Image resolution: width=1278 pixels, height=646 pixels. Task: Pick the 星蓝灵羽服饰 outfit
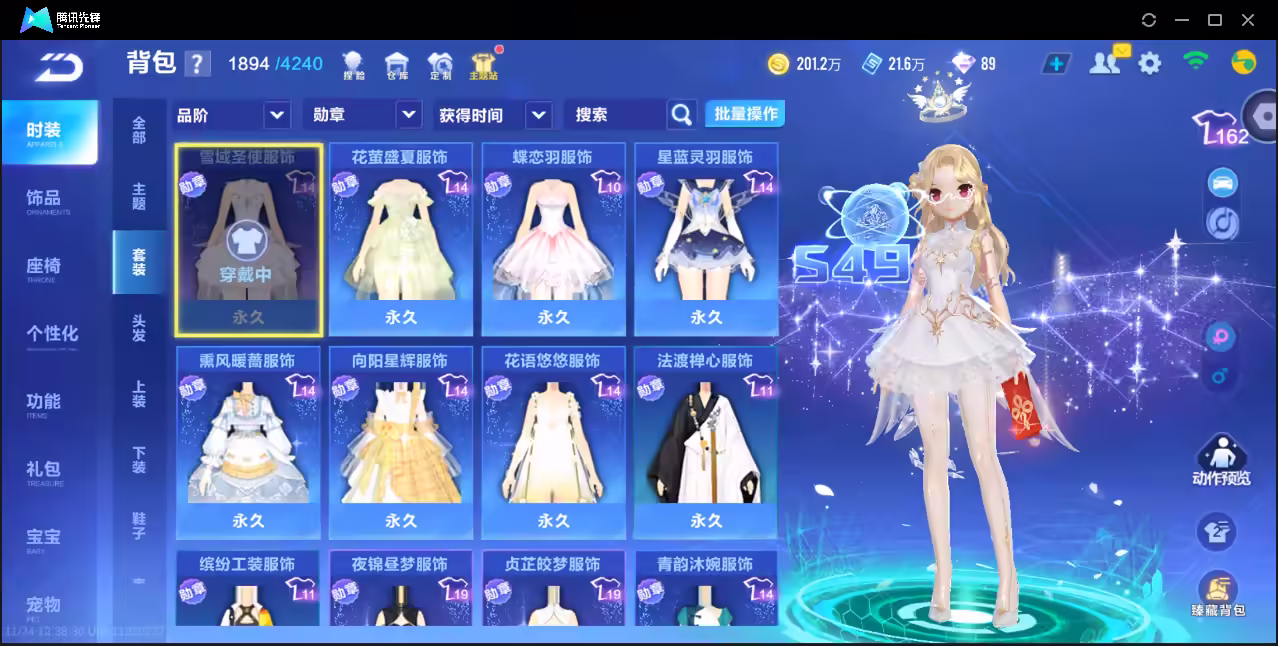(x=706, y=240)
